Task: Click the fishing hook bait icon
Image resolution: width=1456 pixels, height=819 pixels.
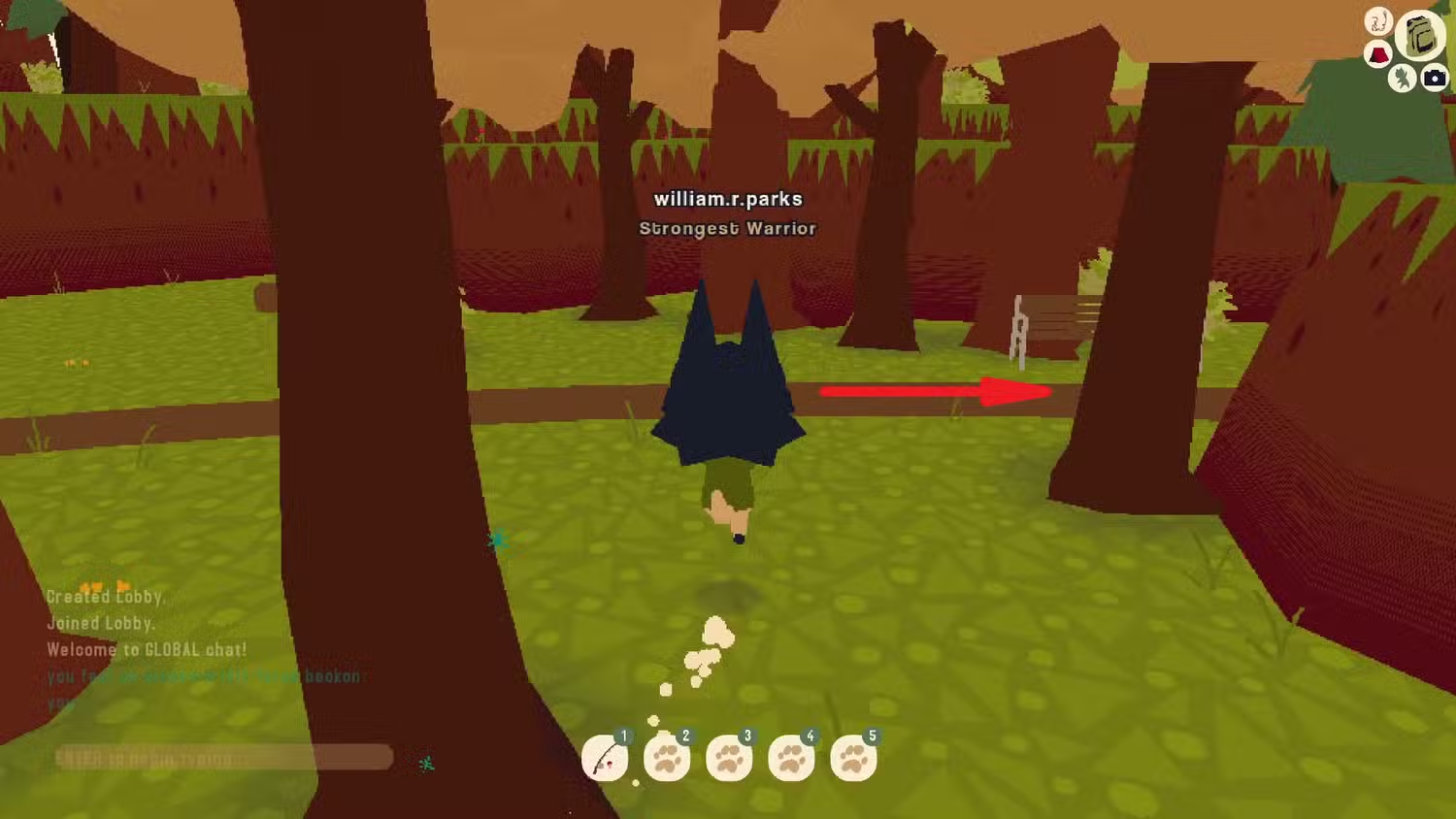Action: click(1378, 21)
